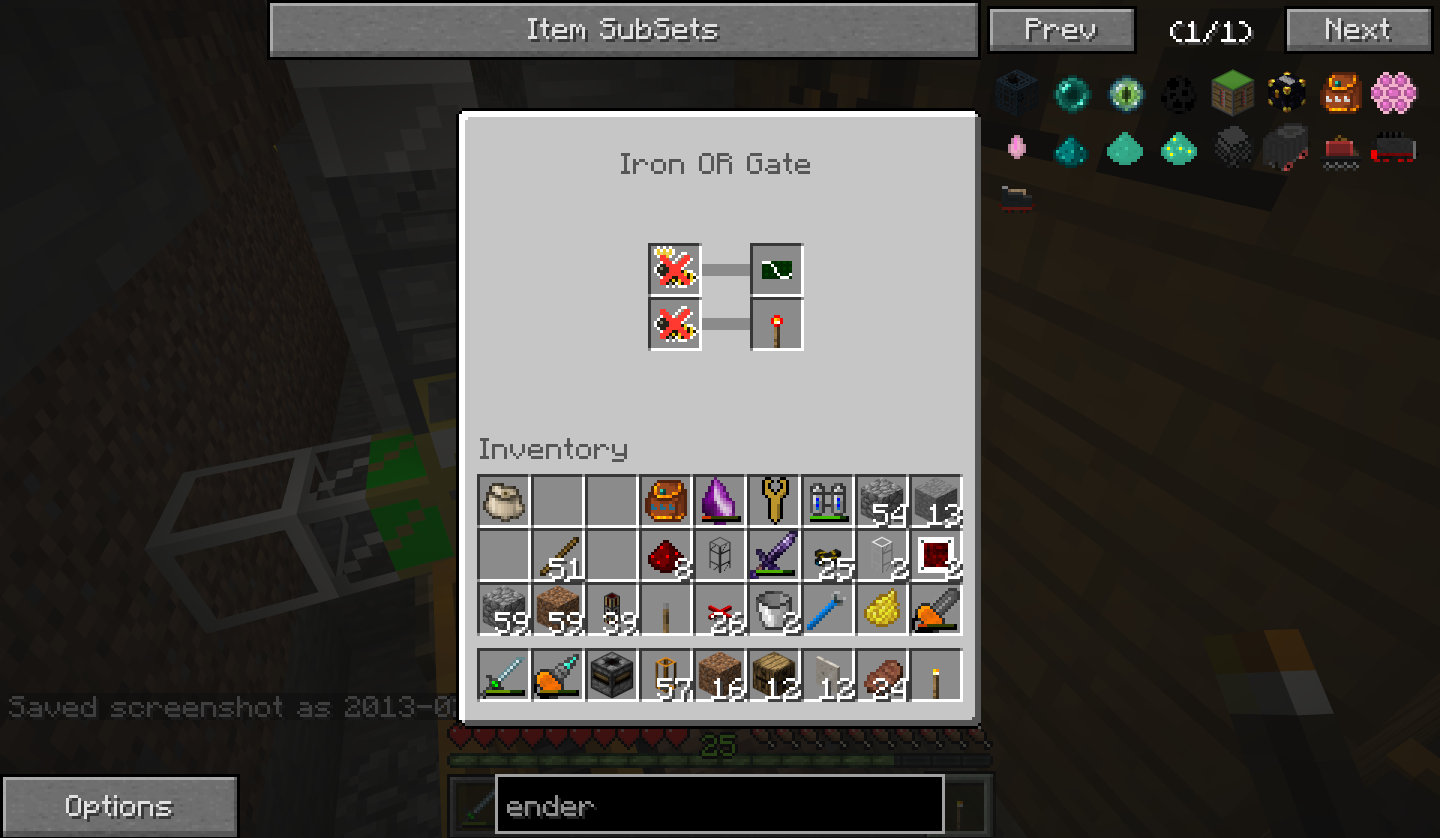This screenshot has height=838, width=1440.
Task: Pick the ender pearl from the item list
Action: click(1072, 95)
